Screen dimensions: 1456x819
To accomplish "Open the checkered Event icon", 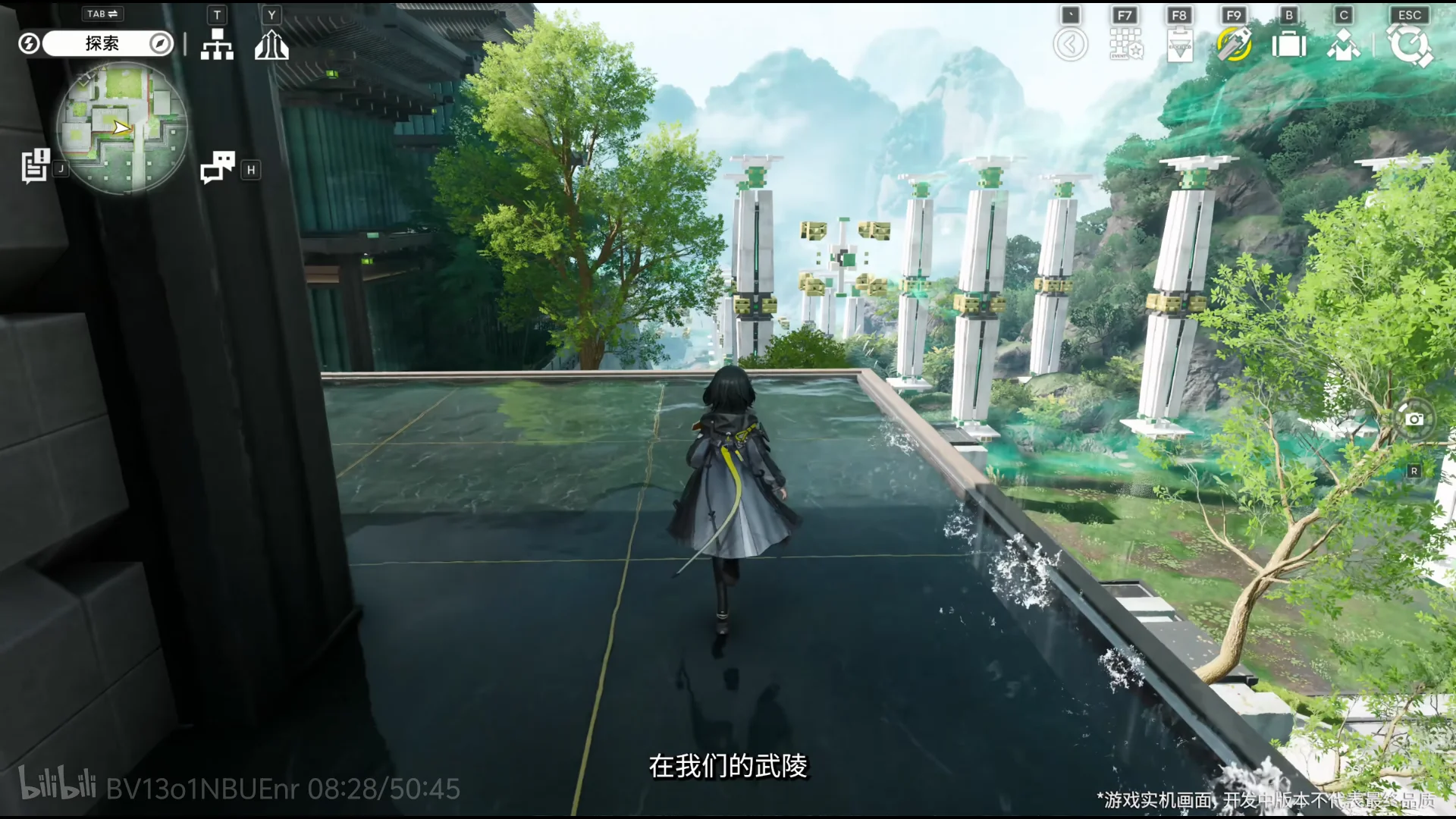I will coord(1125,45).
